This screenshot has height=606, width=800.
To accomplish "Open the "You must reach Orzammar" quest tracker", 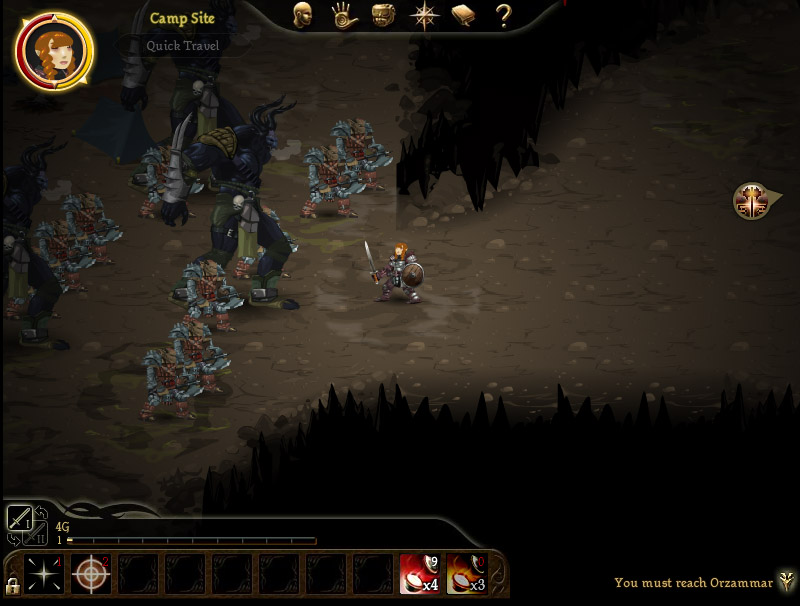I will [x=692, y=582].
